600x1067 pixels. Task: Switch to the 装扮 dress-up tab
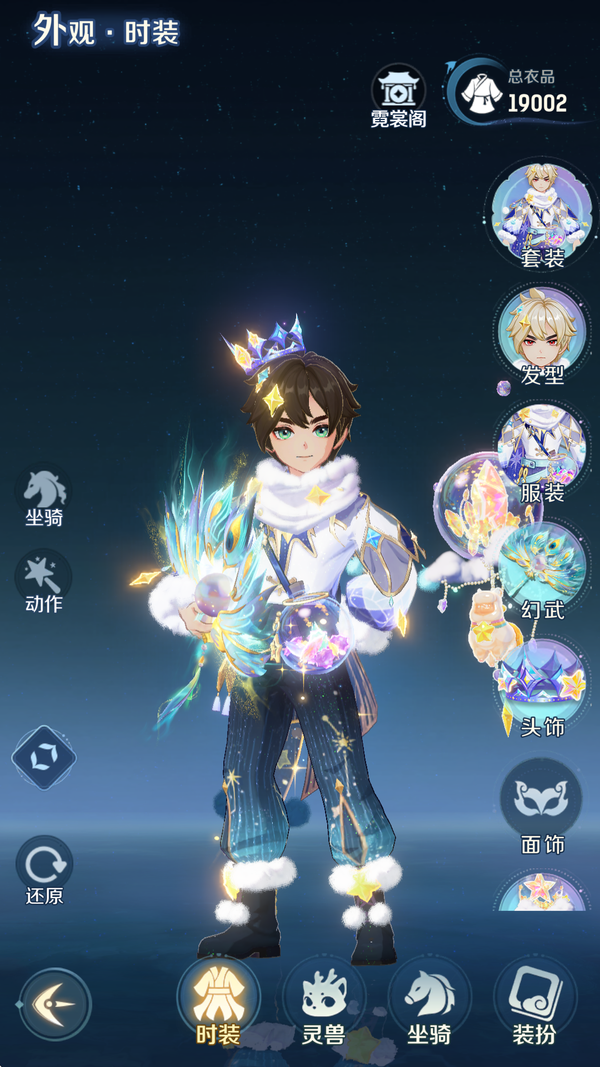[534, 1002]
